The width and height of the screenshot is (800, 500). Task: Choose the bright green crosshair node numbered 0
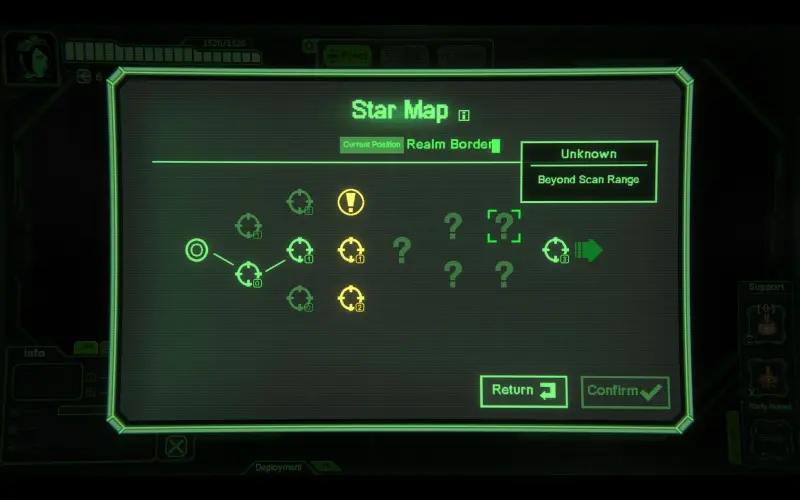click(x=248, y=273)
